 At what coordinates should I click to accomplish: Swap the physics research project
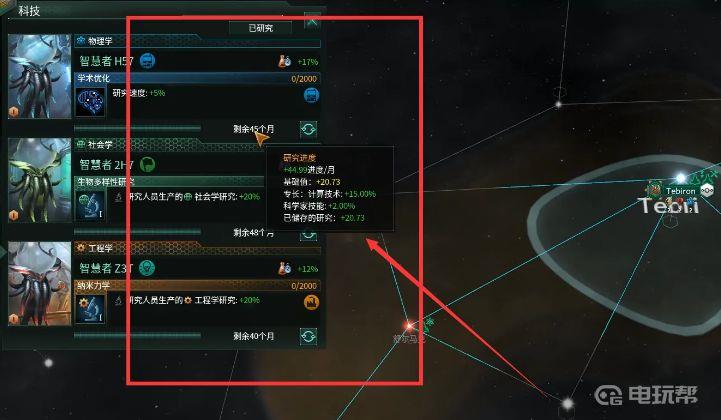click(x=309, y=129)
